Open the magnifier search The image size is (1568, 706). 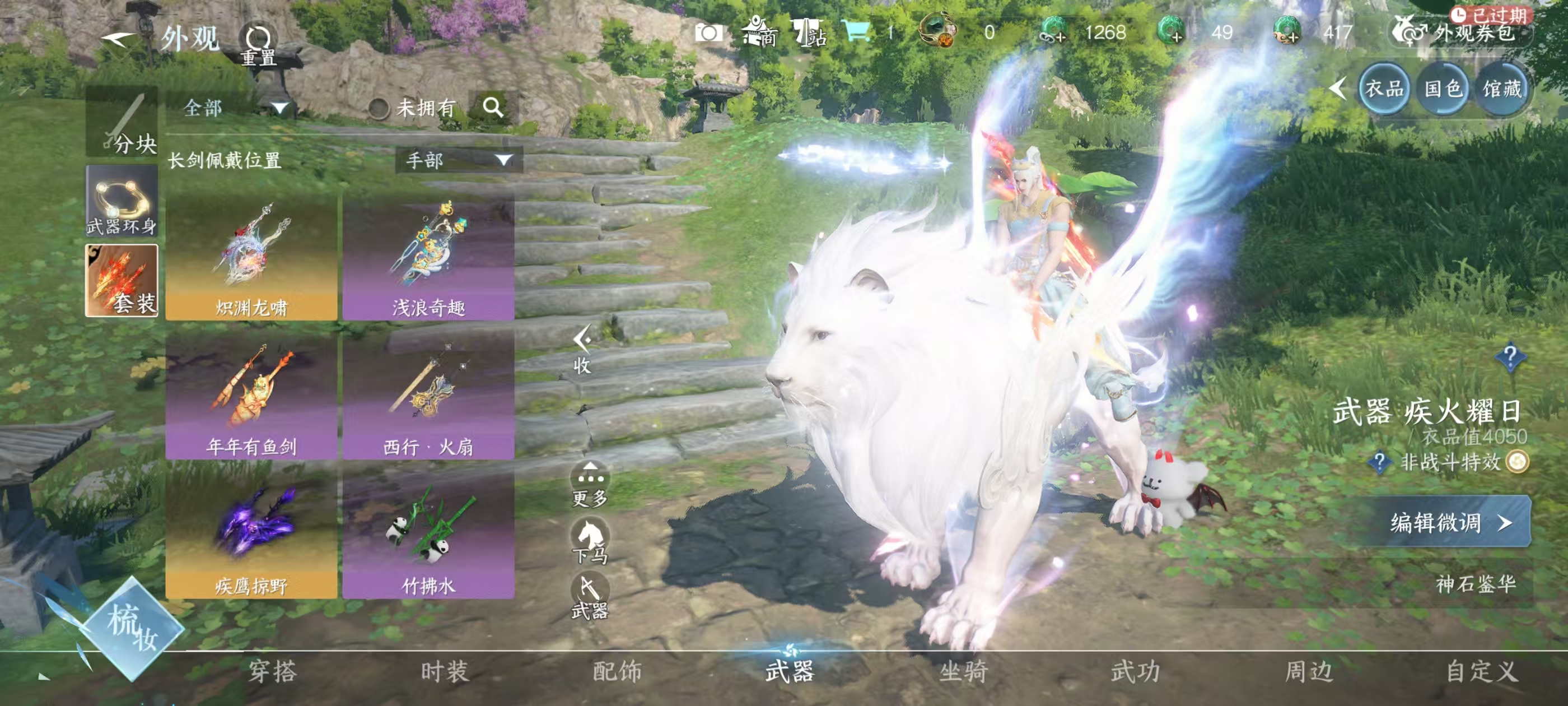(493, 108)
